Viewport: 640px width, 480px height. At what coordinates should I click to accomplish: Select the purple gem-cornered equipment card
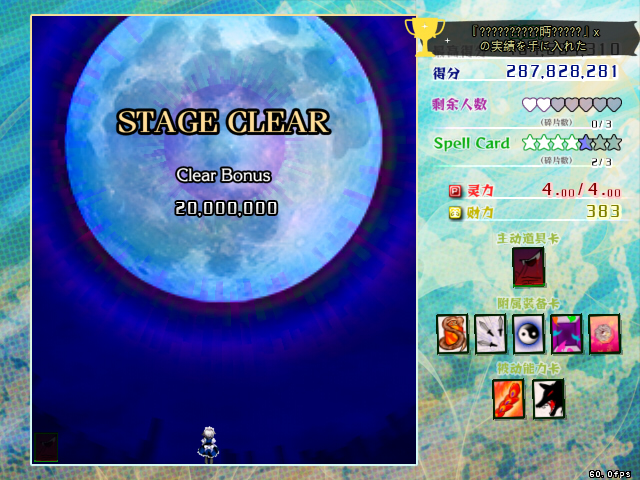566,334
